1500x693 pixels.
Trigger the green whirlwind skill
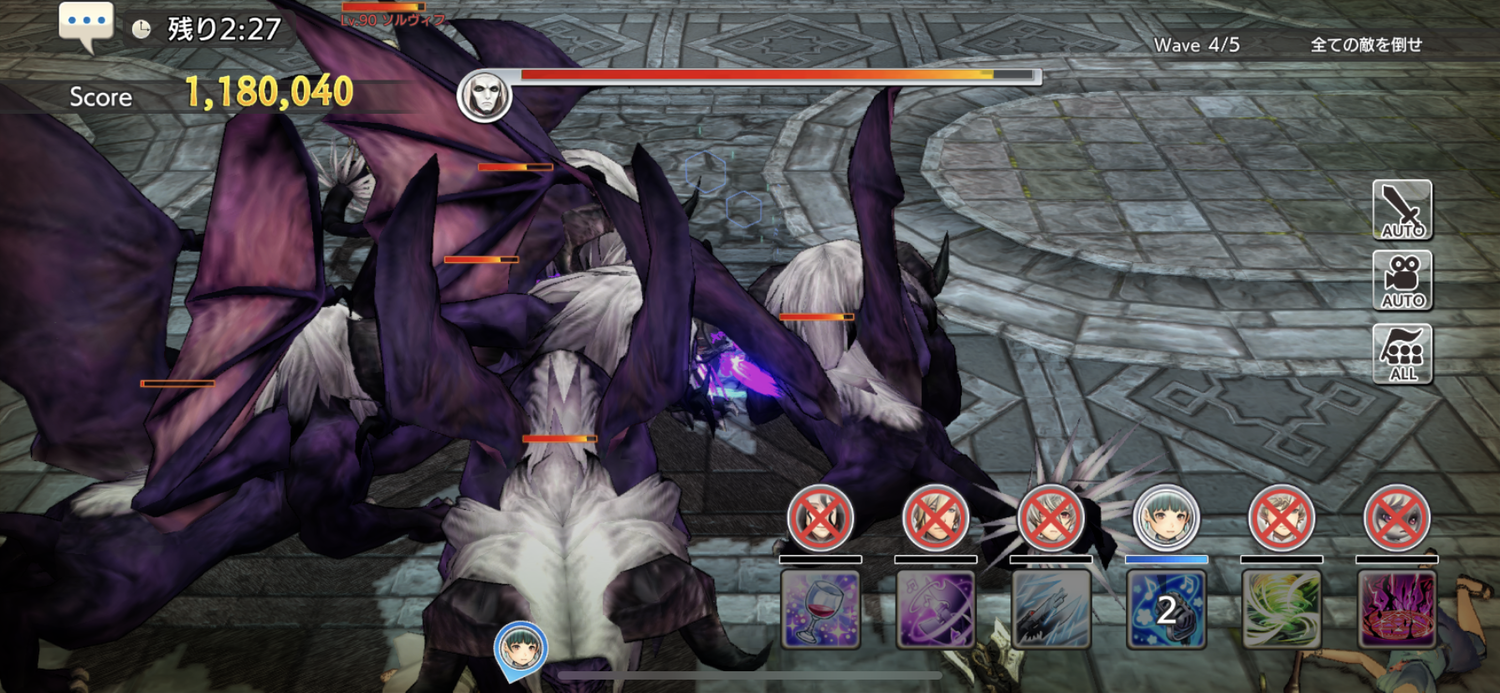1282,609
